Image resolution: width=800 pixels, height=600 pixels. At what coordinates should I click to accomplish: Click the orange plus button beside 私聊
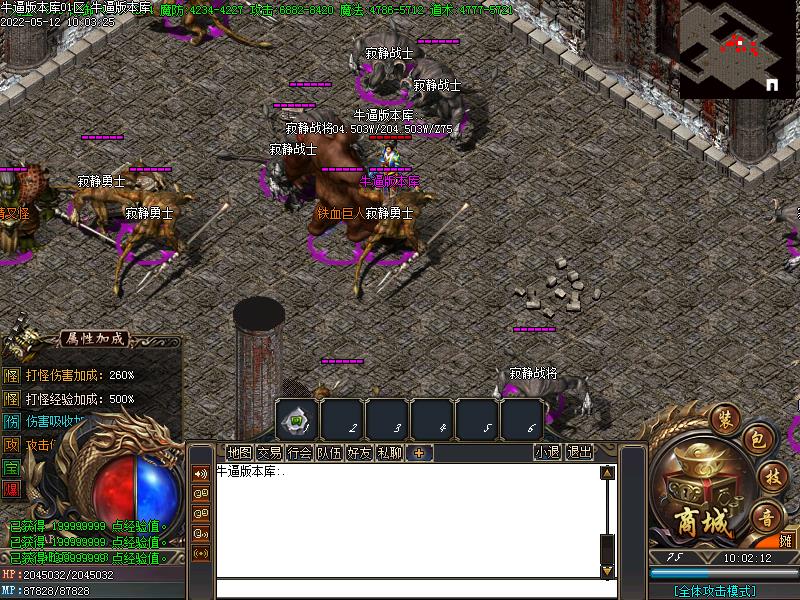click(x=419, y=452)
